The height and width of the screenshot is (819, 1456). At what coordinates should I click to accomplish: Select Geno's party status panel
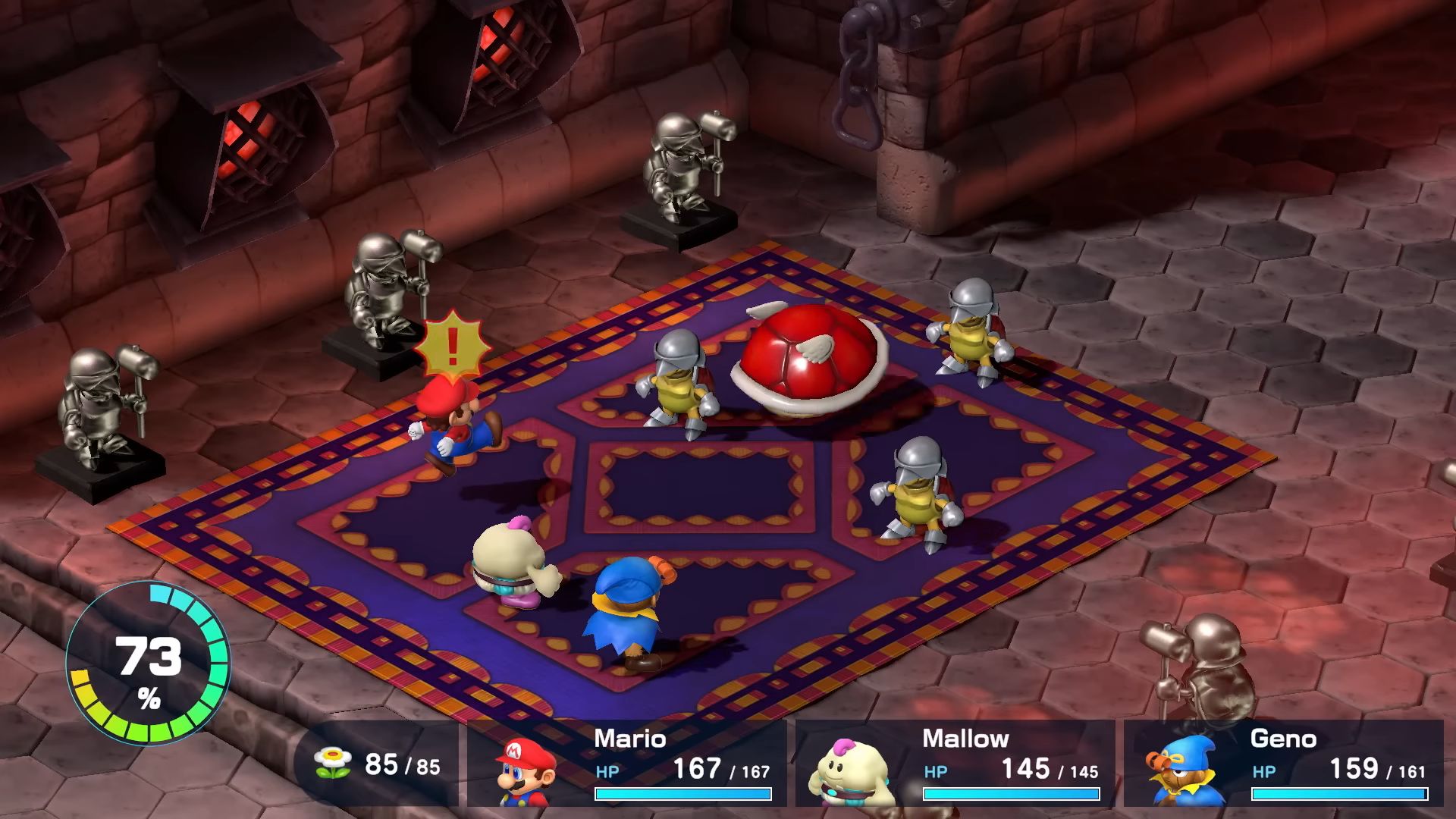1283,764
